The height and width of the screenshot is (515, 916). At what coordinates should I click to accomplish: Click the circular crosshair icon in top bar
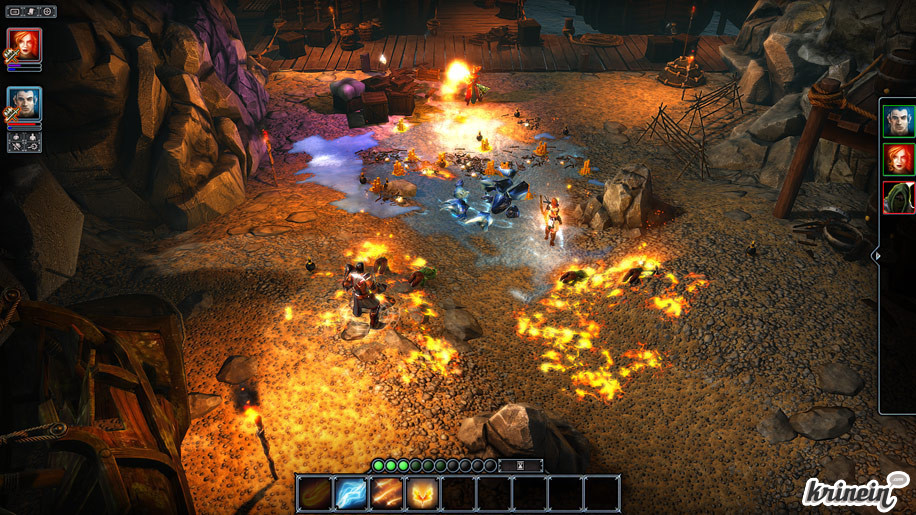[47, 12]
